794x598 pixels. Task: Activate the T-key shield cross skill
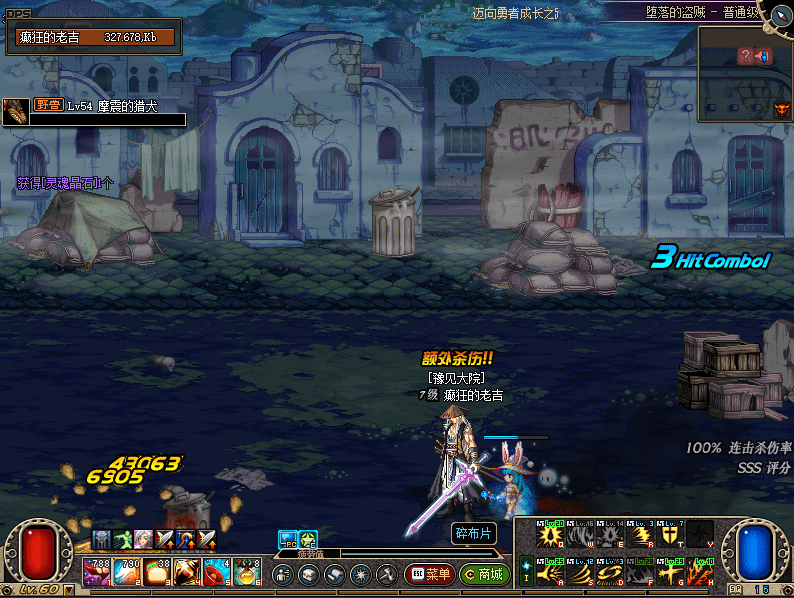point(671,535)
